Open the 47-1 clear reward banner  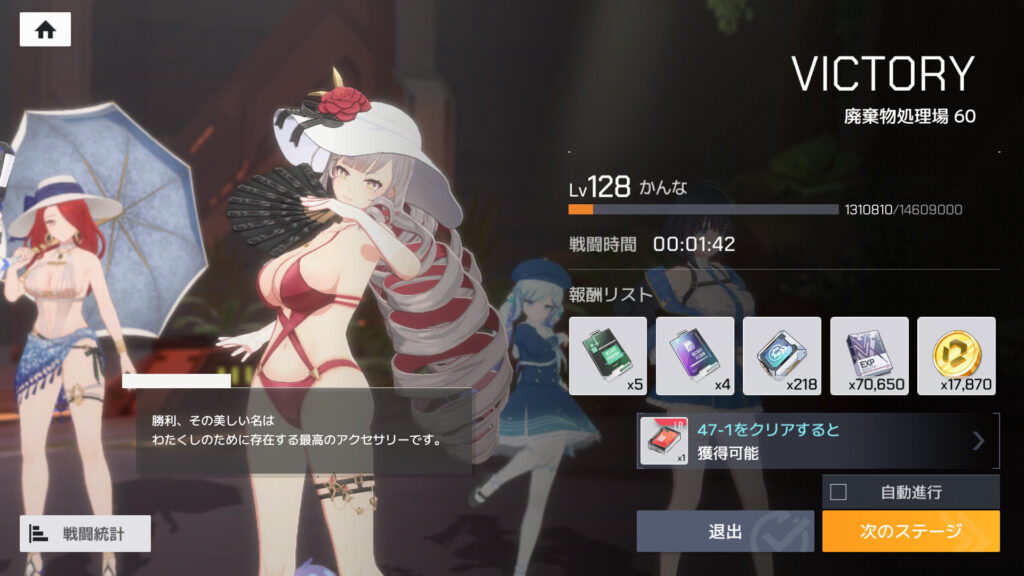point(818,441)
